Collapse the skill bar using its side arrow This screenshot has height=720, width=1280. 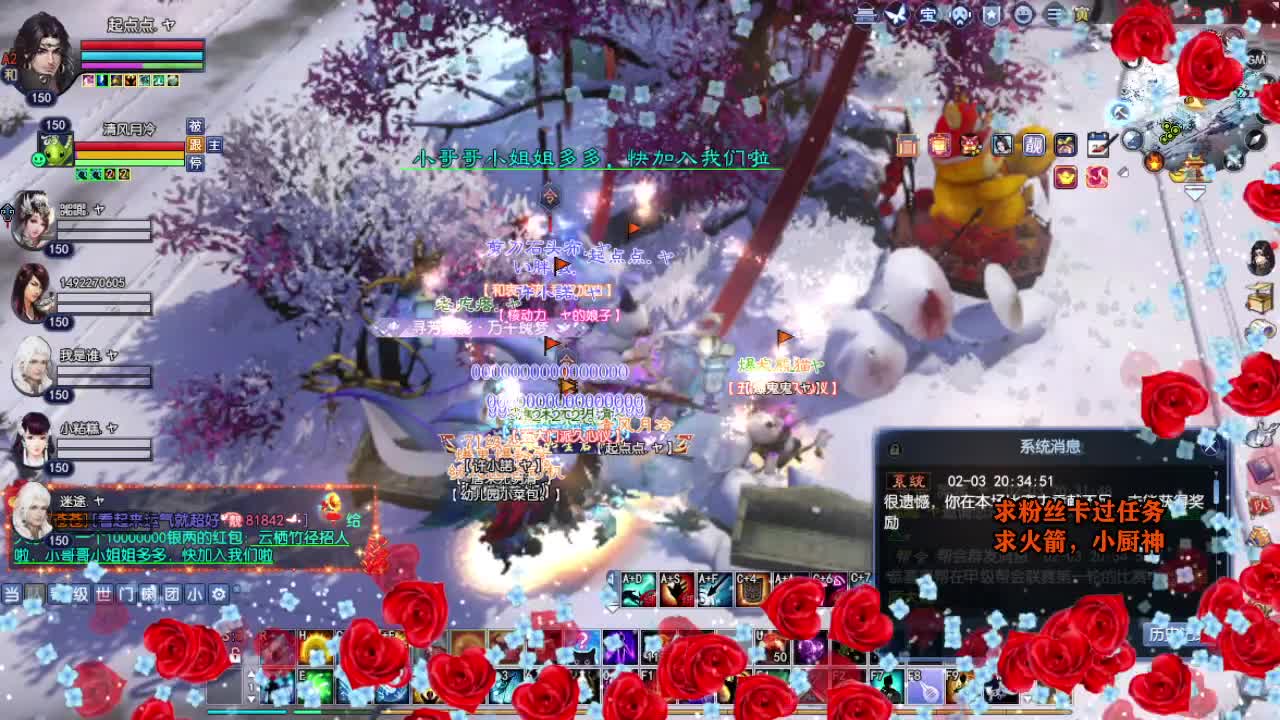pos(611,609)
